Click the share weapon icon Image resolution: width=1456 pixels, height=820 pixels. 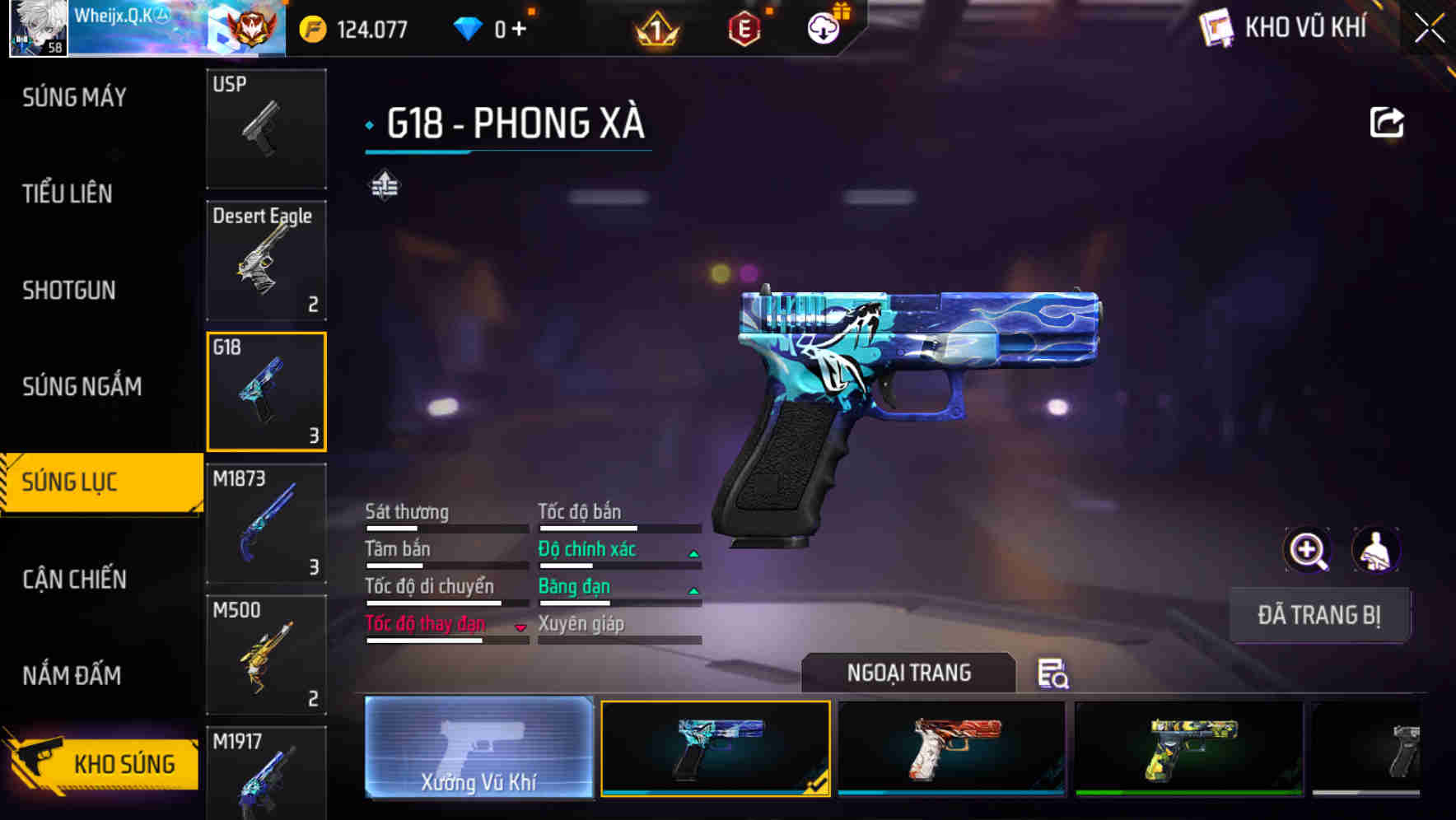tap(1388, 122)
